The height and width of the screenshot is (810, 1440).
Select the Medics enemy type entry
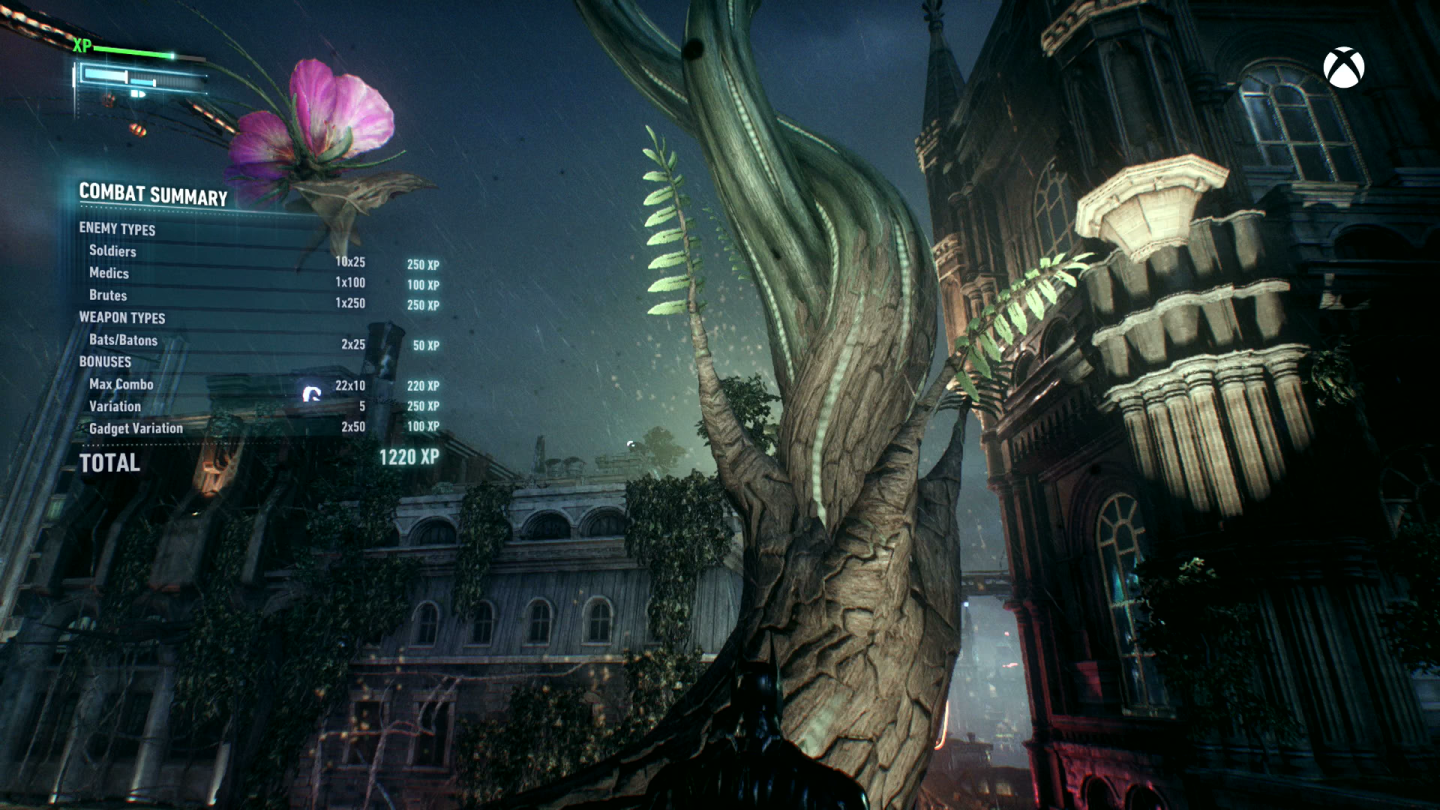coord(110,273)
